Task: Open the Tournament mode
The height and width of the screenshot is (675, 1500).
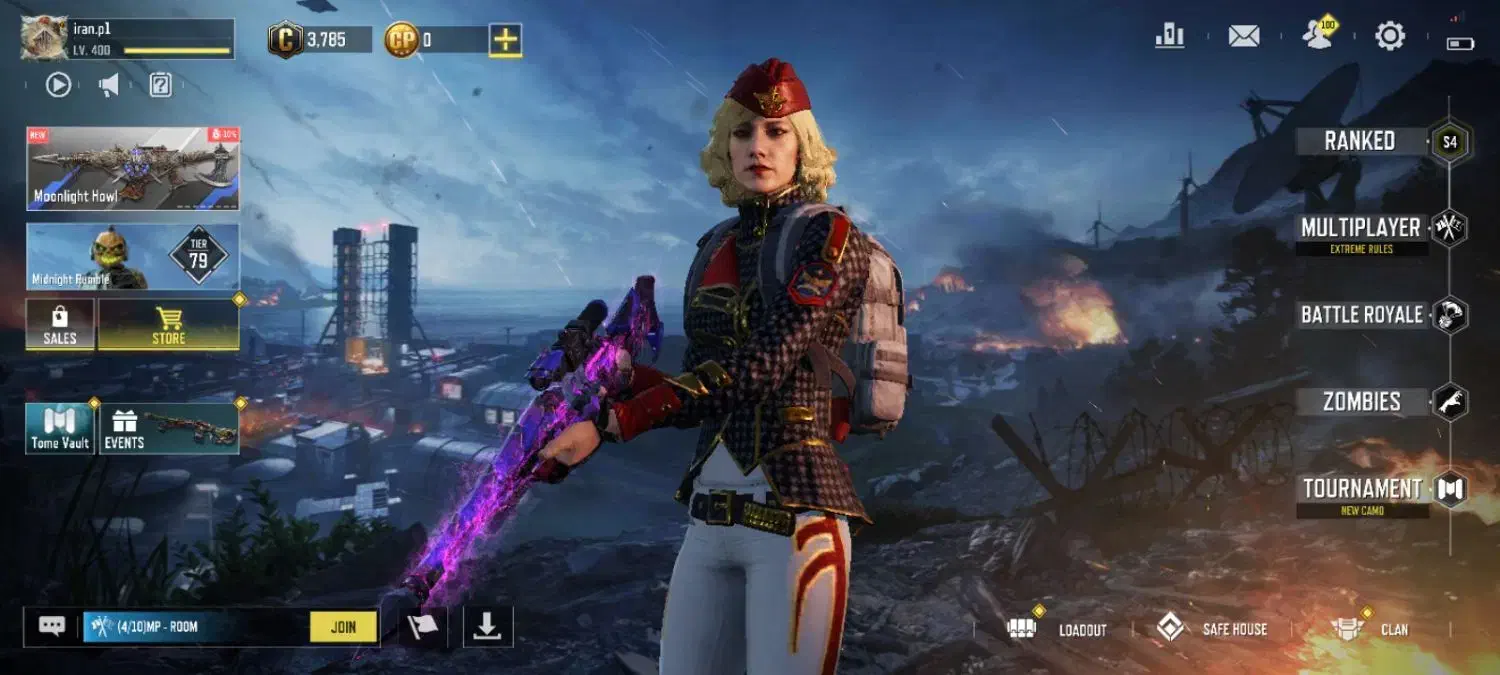Action: pos(1362,489)
